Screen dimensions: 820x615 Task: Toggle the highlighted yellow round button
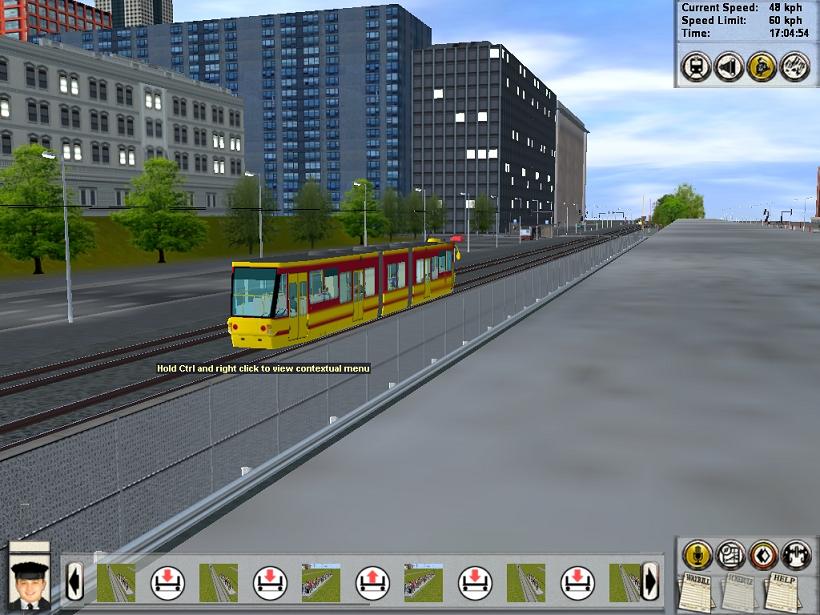point(762,66)
